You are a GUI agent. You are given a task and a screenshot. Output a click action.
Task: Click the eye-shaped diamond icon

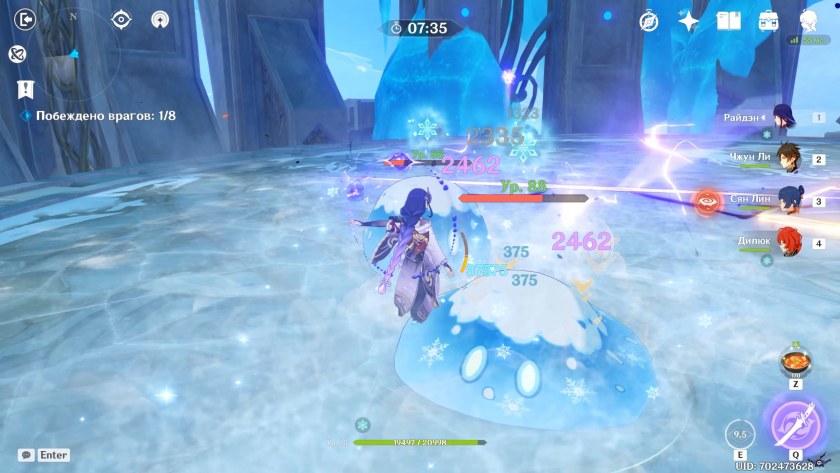tap(122, 19)
